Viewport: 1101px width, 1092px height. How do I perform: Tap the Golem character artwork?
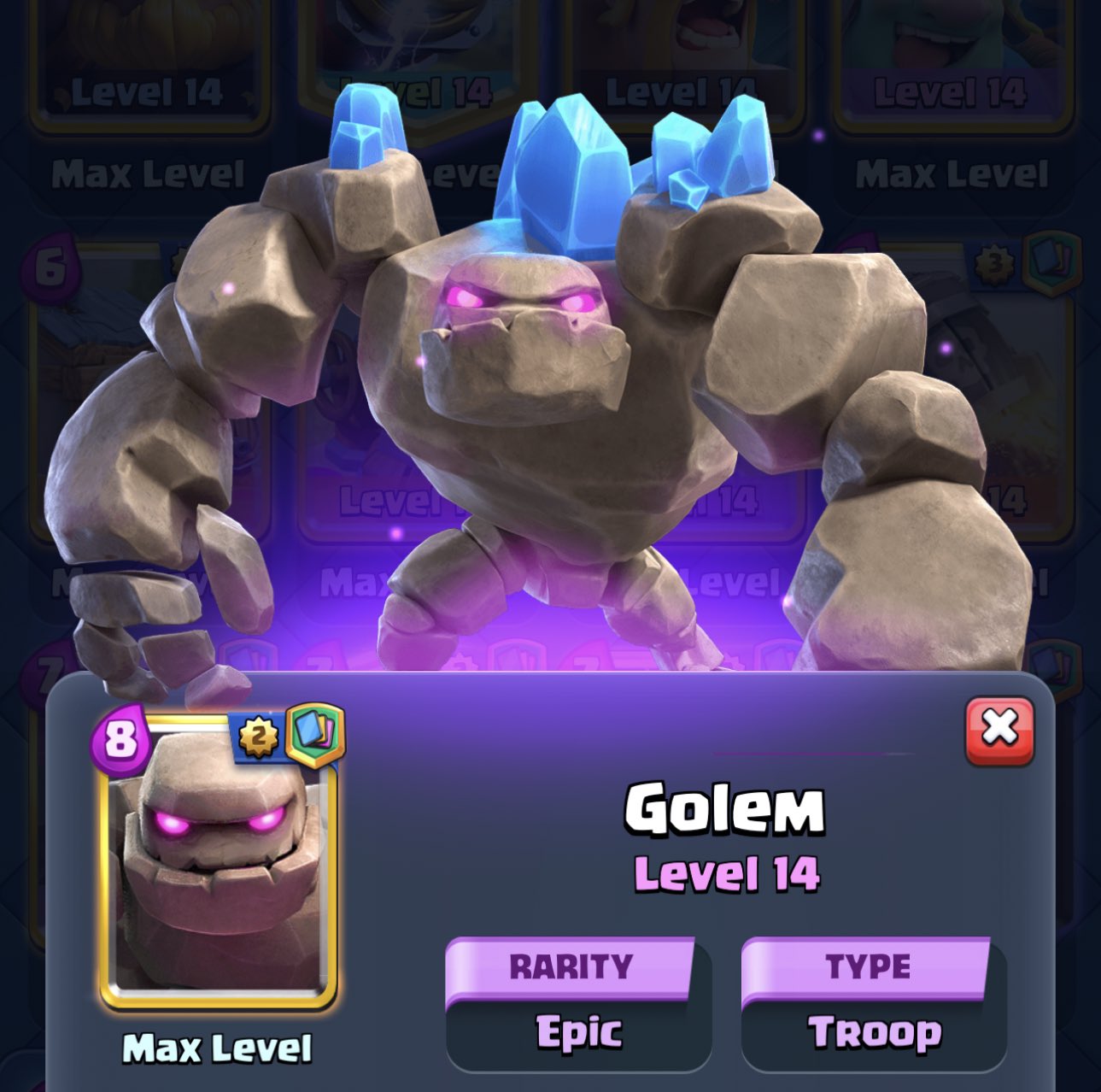click(530, 342)
